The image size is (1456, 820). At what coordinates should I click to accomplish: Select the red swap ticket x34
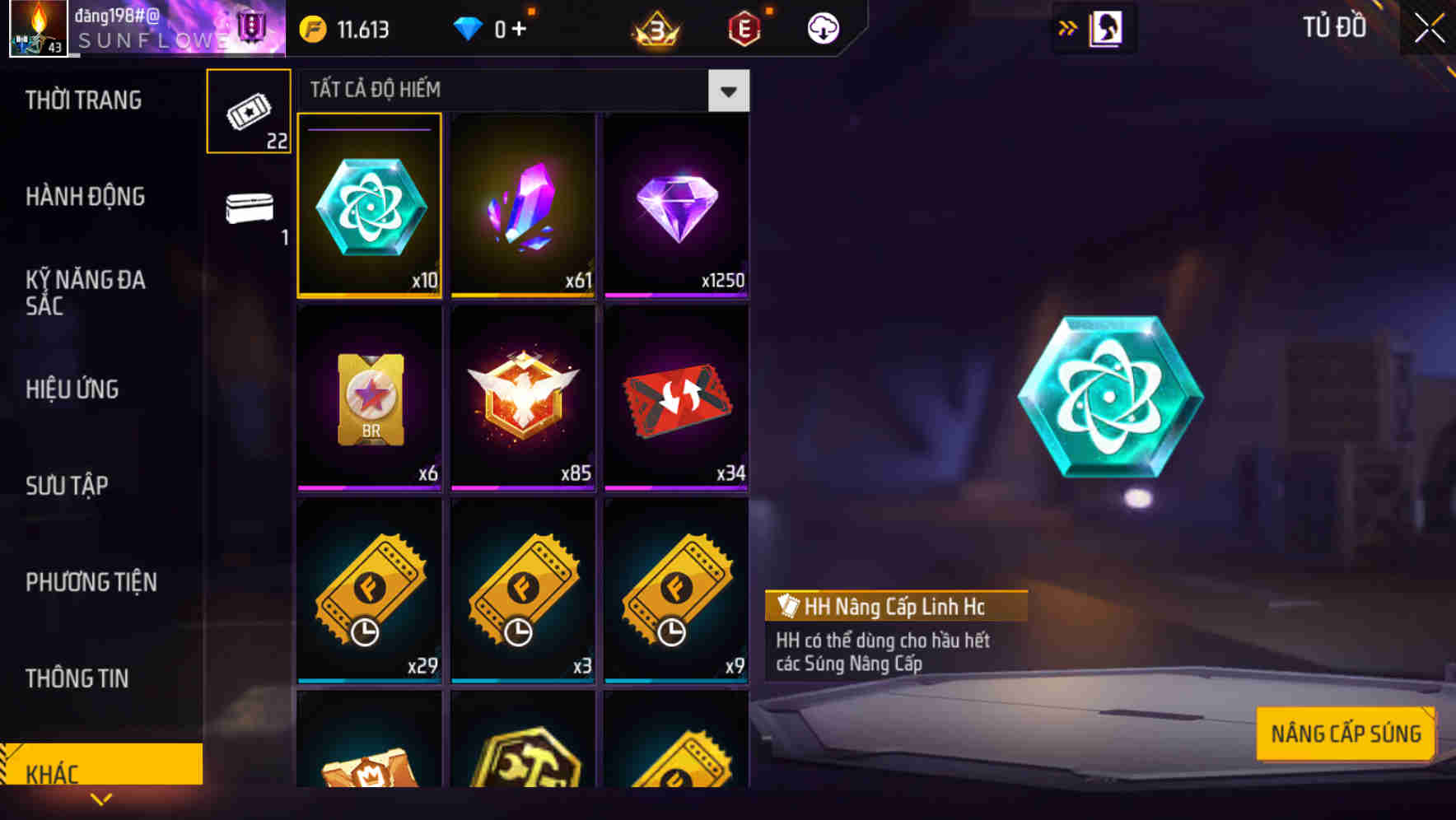coord(675,398)
